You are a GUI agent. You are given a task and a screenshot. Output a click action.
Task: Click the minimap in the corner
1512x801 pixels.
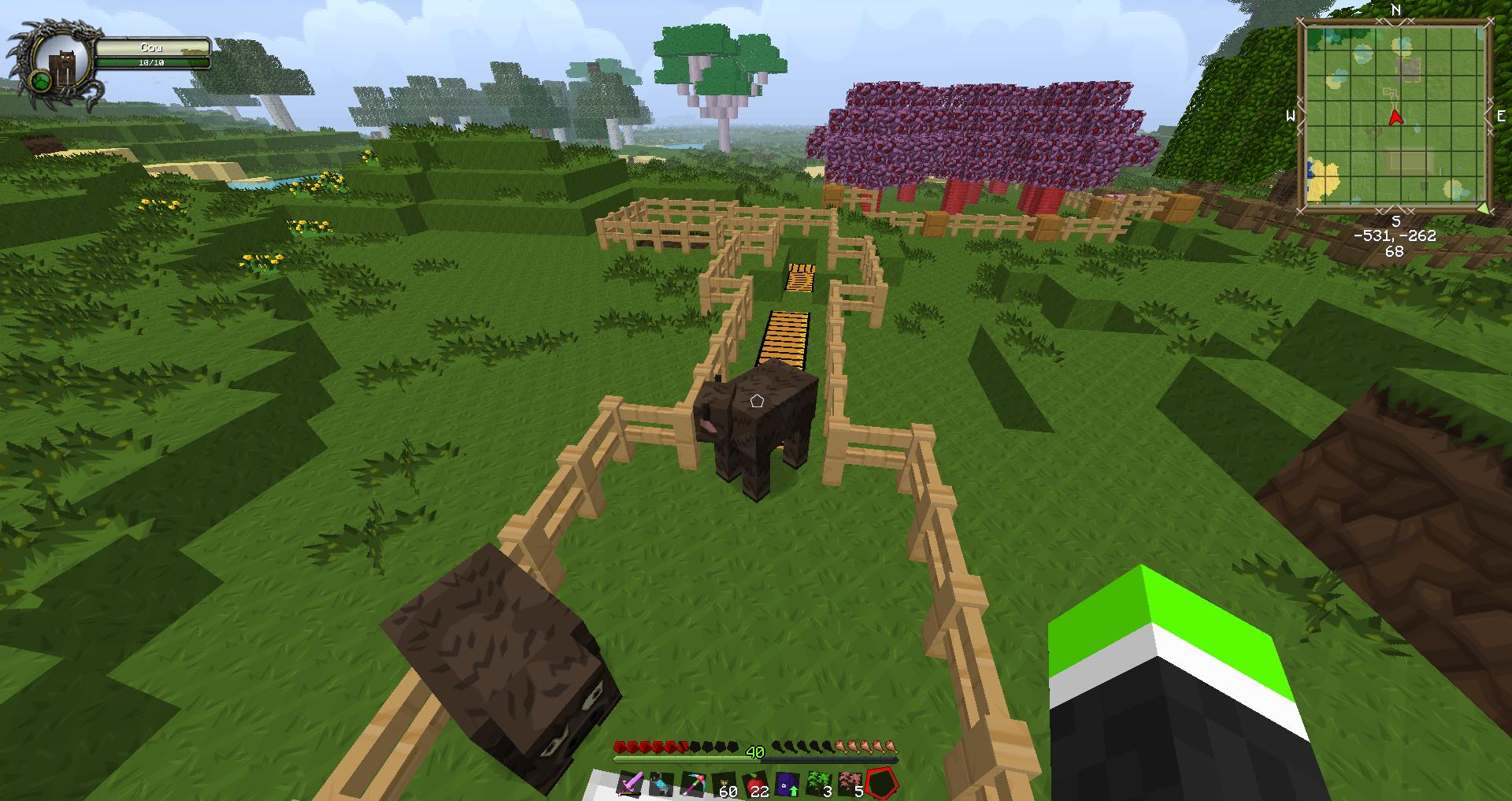pos(1395,117)
